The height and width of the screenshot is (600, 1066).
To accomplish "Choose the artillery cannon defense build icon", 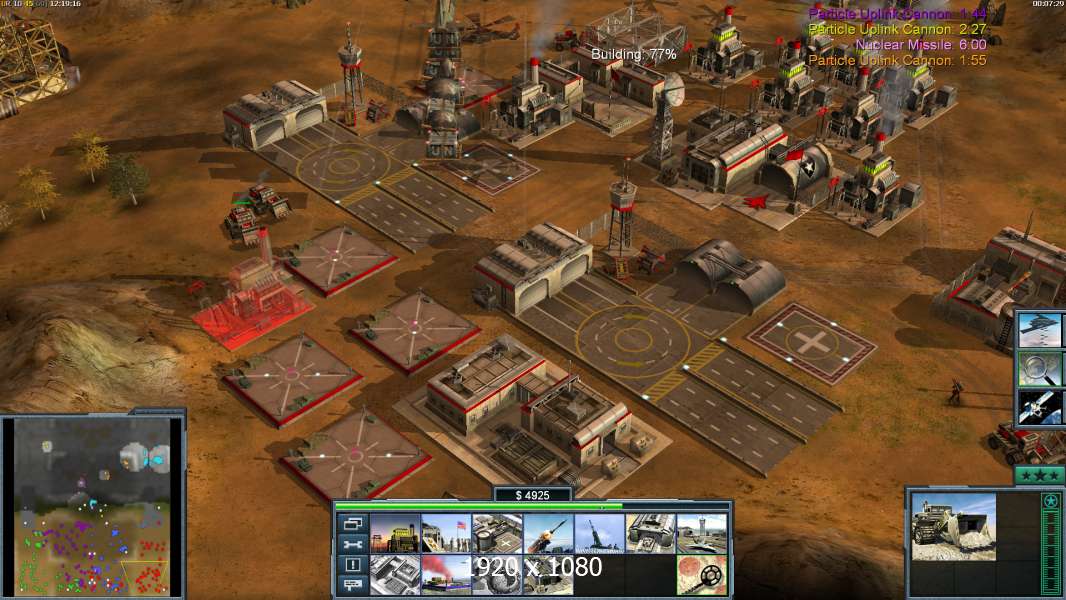I will coord(599,534).
